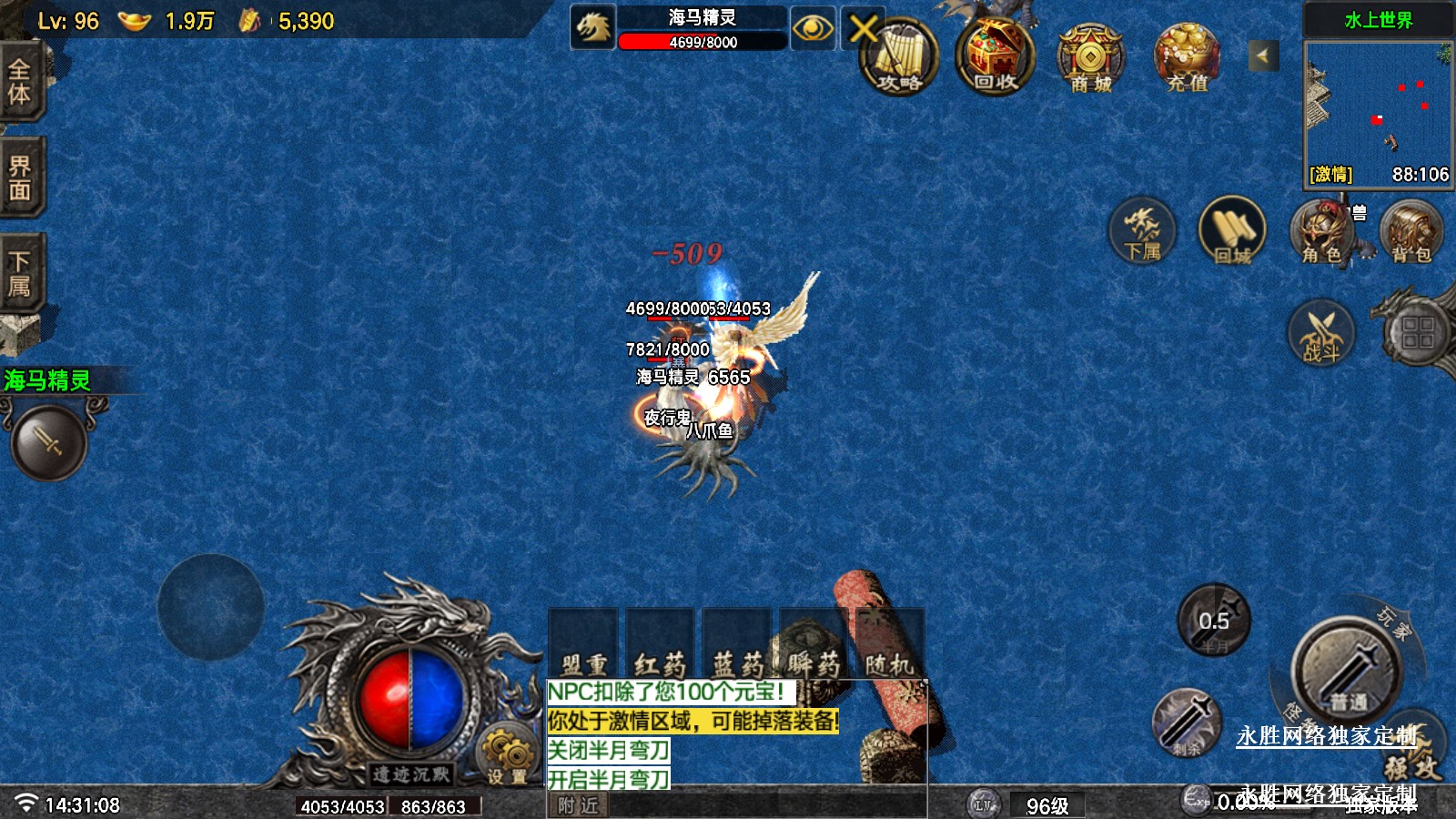Switch to the 战斗 crossed-swords mode
1456x819 pixels.
pos(1321,333)
